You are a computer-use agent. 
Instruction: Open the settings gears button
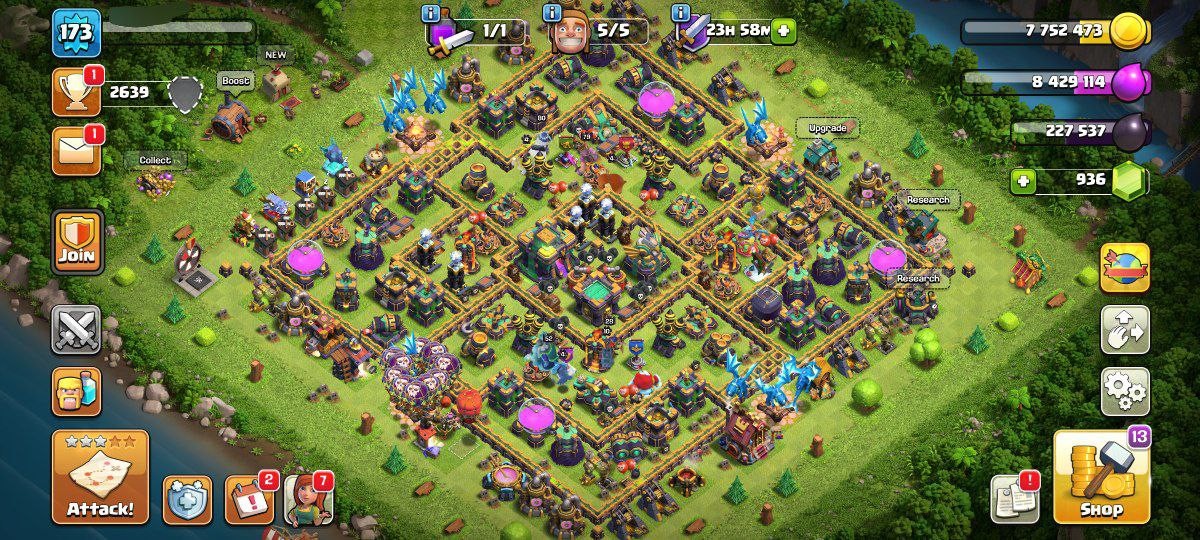[x=1125, y=391]
